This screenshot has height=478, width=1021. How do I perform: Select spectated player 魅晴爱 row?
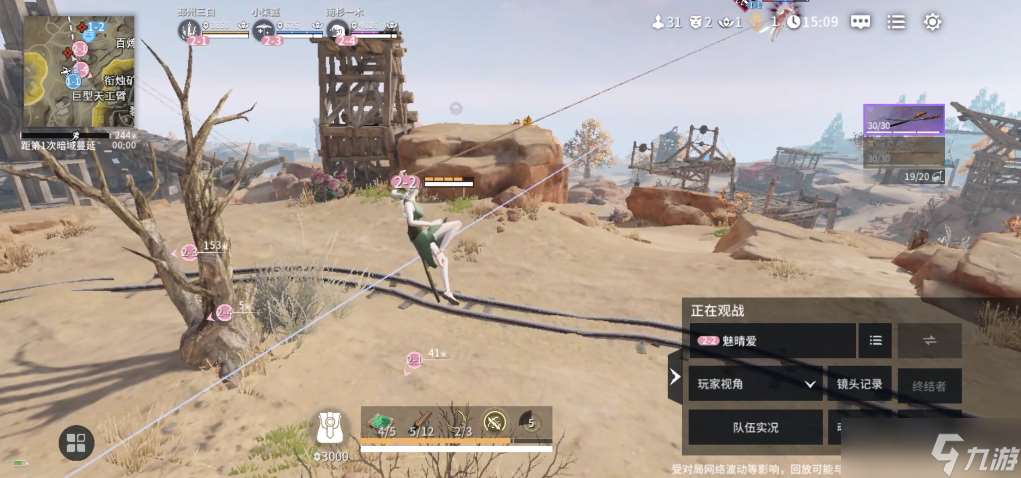[x=772, y=340]
